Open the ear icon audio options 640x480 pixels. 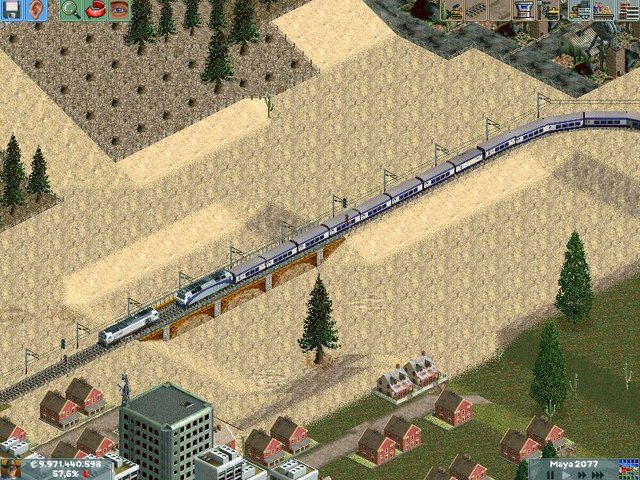coord(36,10)
